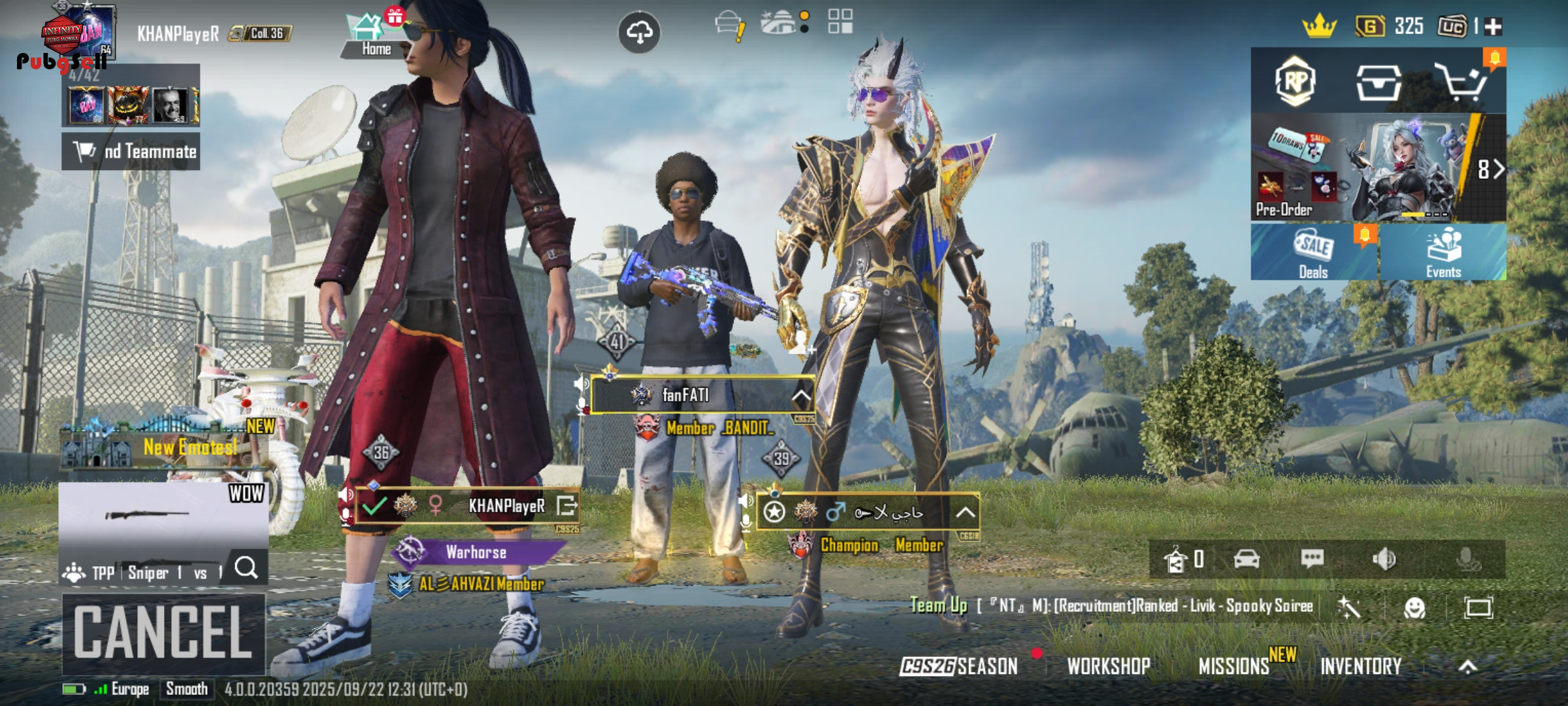Viewport: 1568px width, 706px height.
Task: Open the shopping cart shop
Action: pyautogui.click(x=1462, y=82)
